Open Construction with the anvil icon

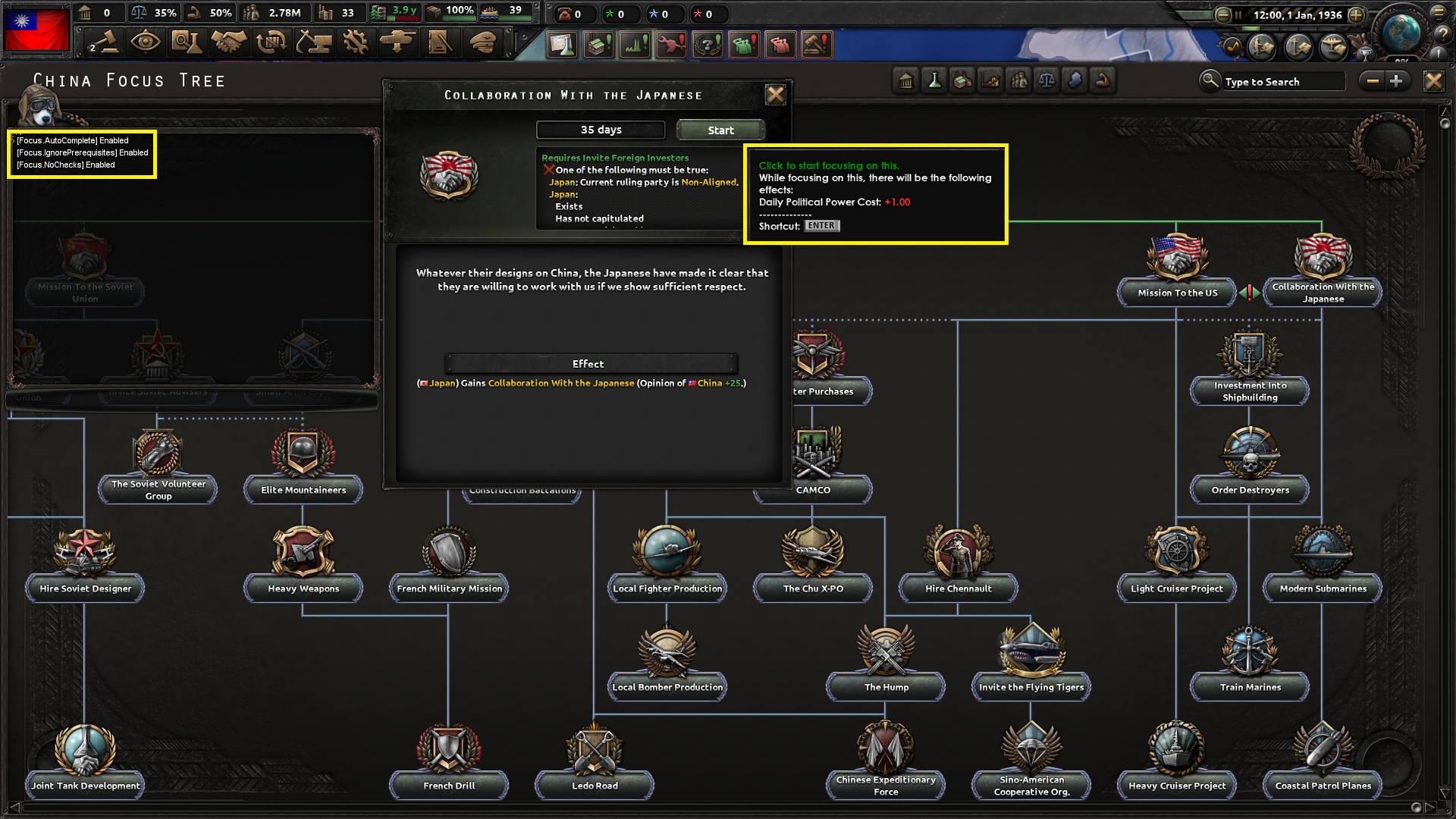point(312,43)
